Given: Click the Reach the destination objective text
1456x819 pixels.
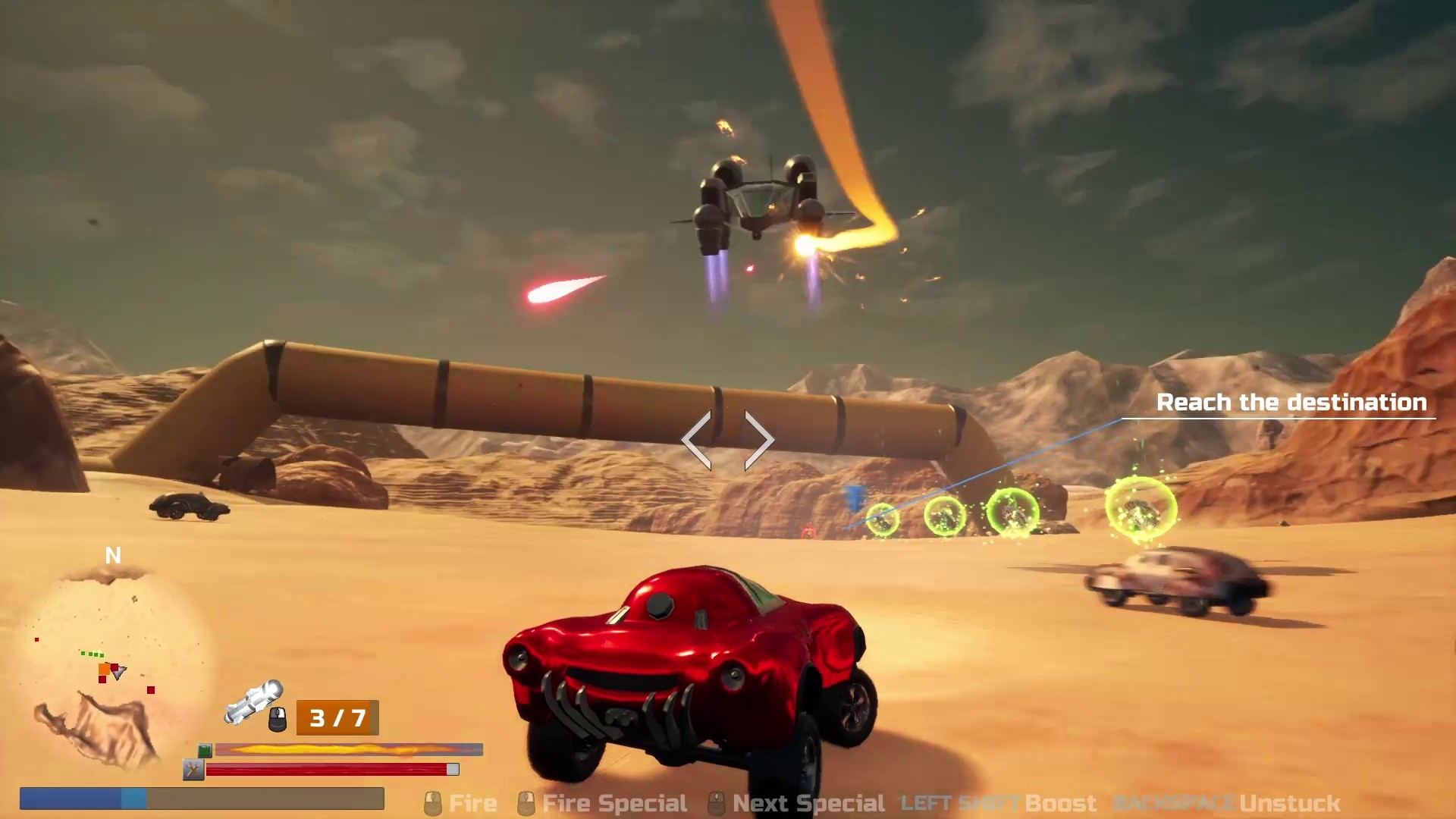Looking at the screenshot, I should [1291, 403].
